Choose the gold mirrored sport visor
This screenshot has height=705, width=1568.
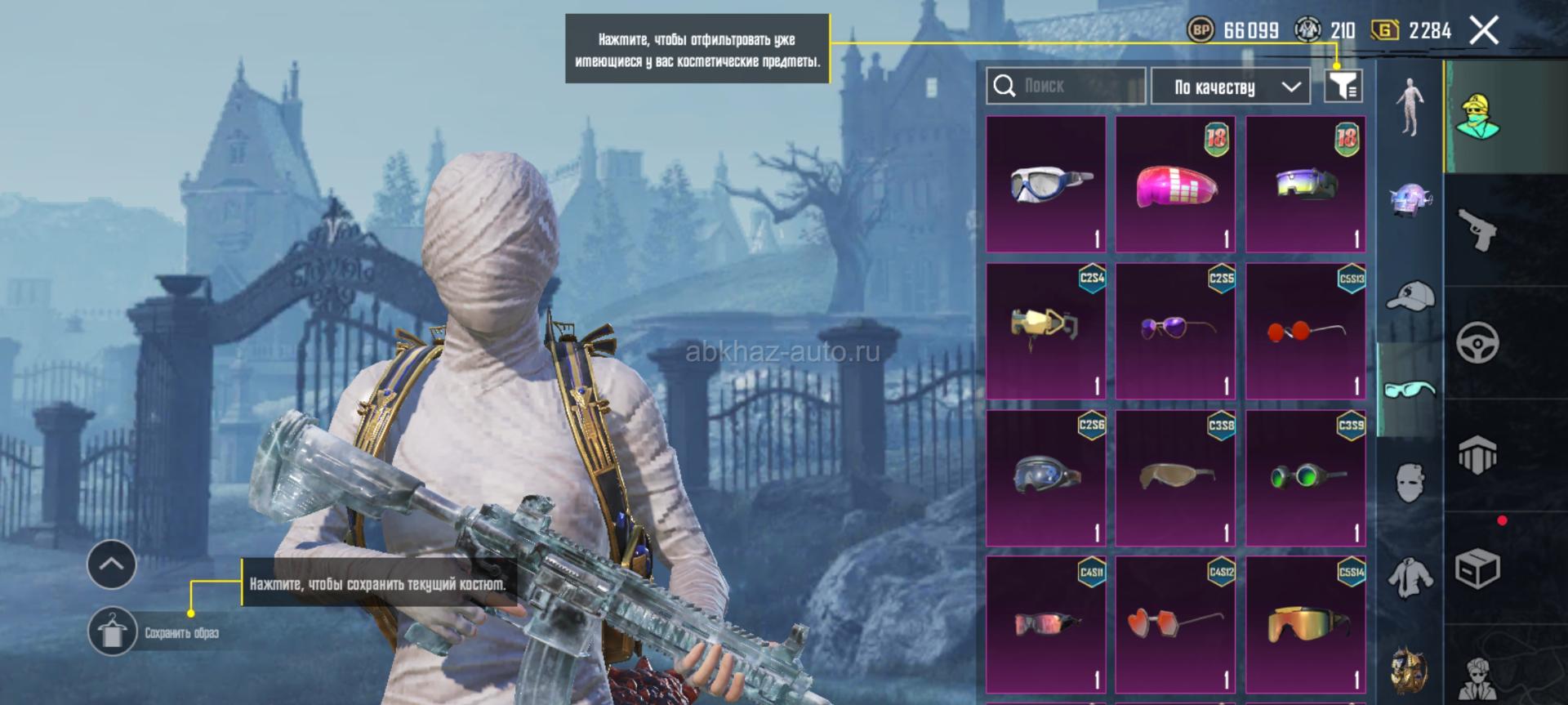tap(1305, 625)
